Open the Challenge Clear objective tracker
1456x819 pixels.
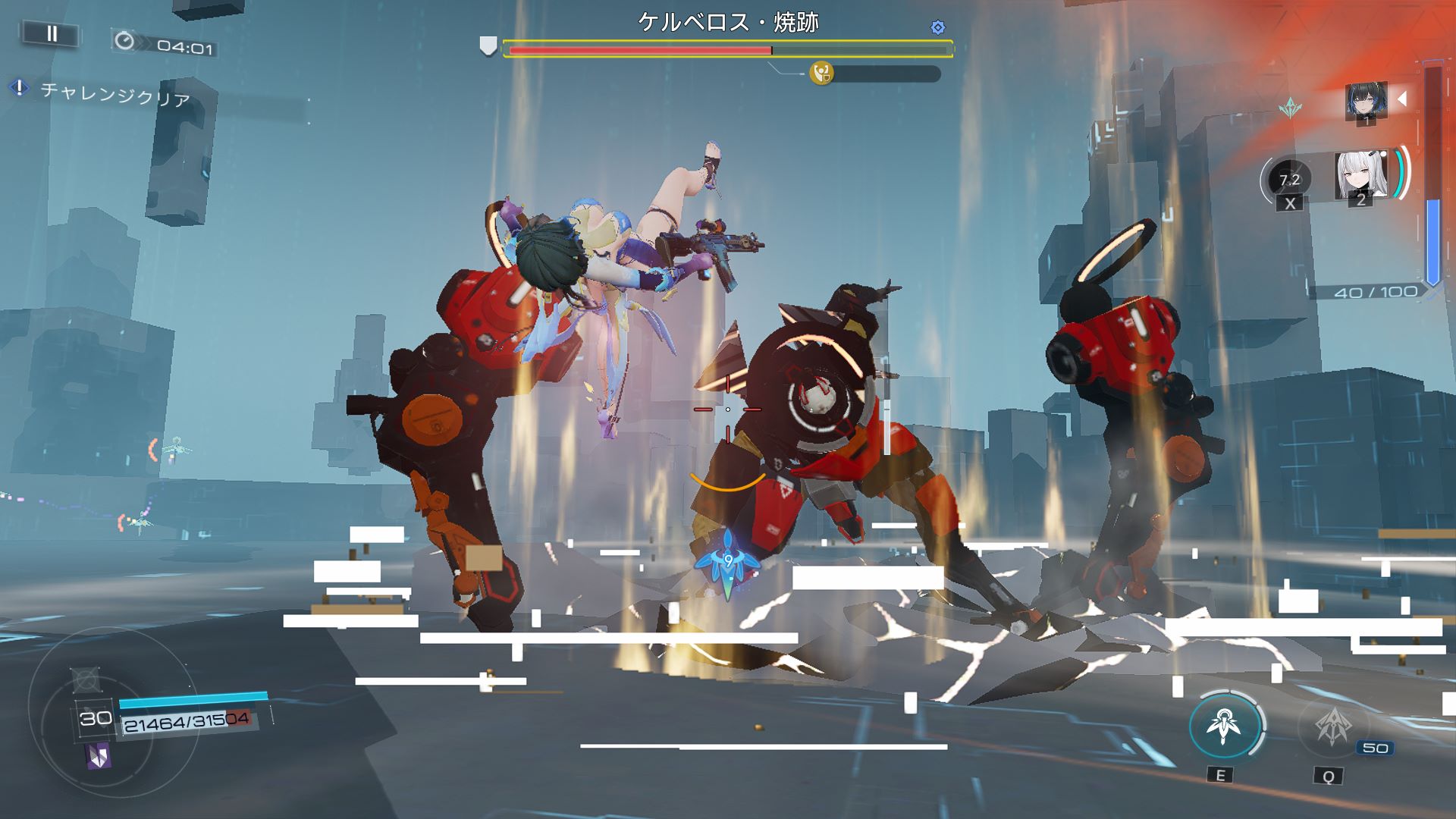[x=114, y=95]
